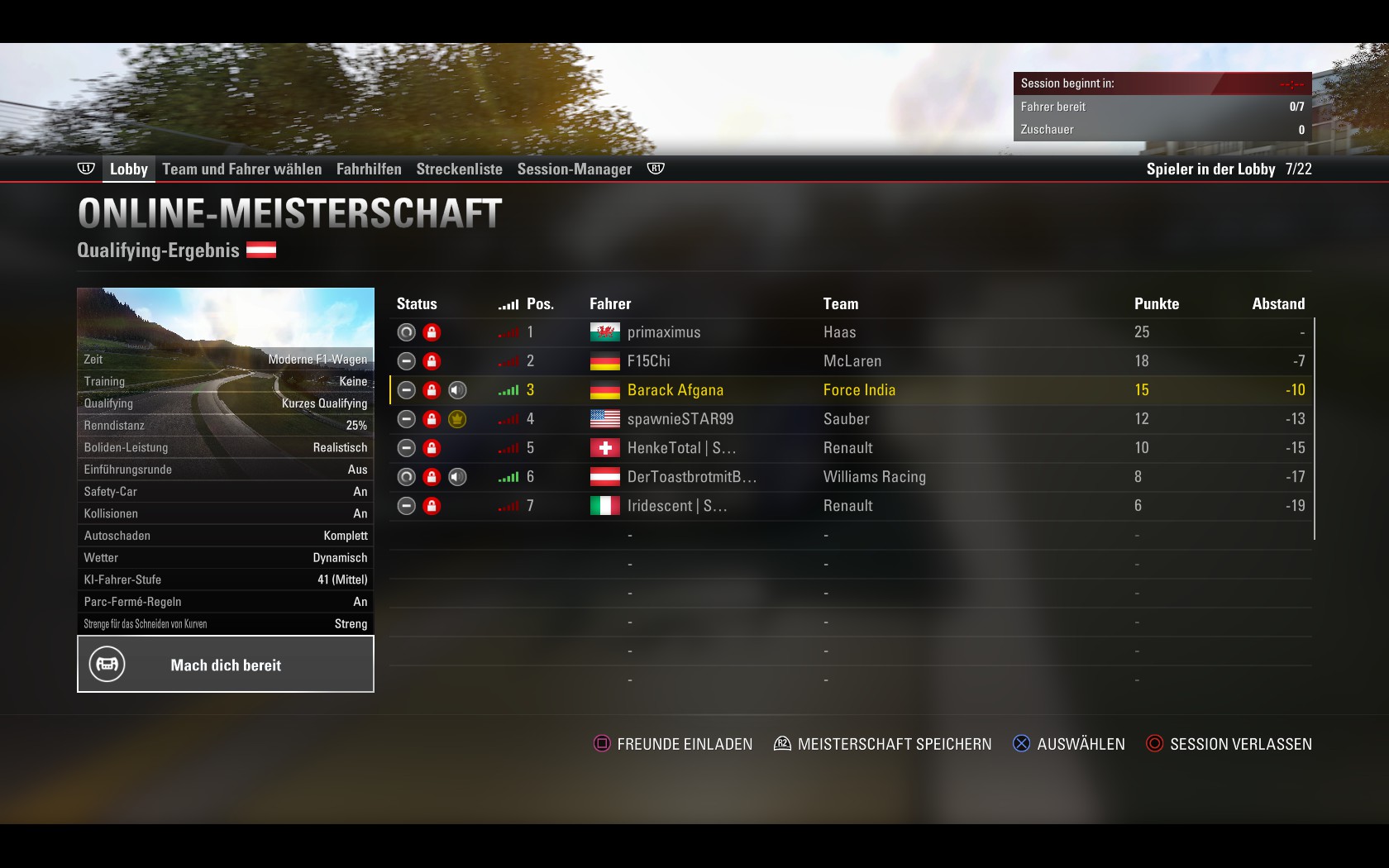Select driver row primaximus
Viewport: 1389px width, 868px height.
(663, 332)
